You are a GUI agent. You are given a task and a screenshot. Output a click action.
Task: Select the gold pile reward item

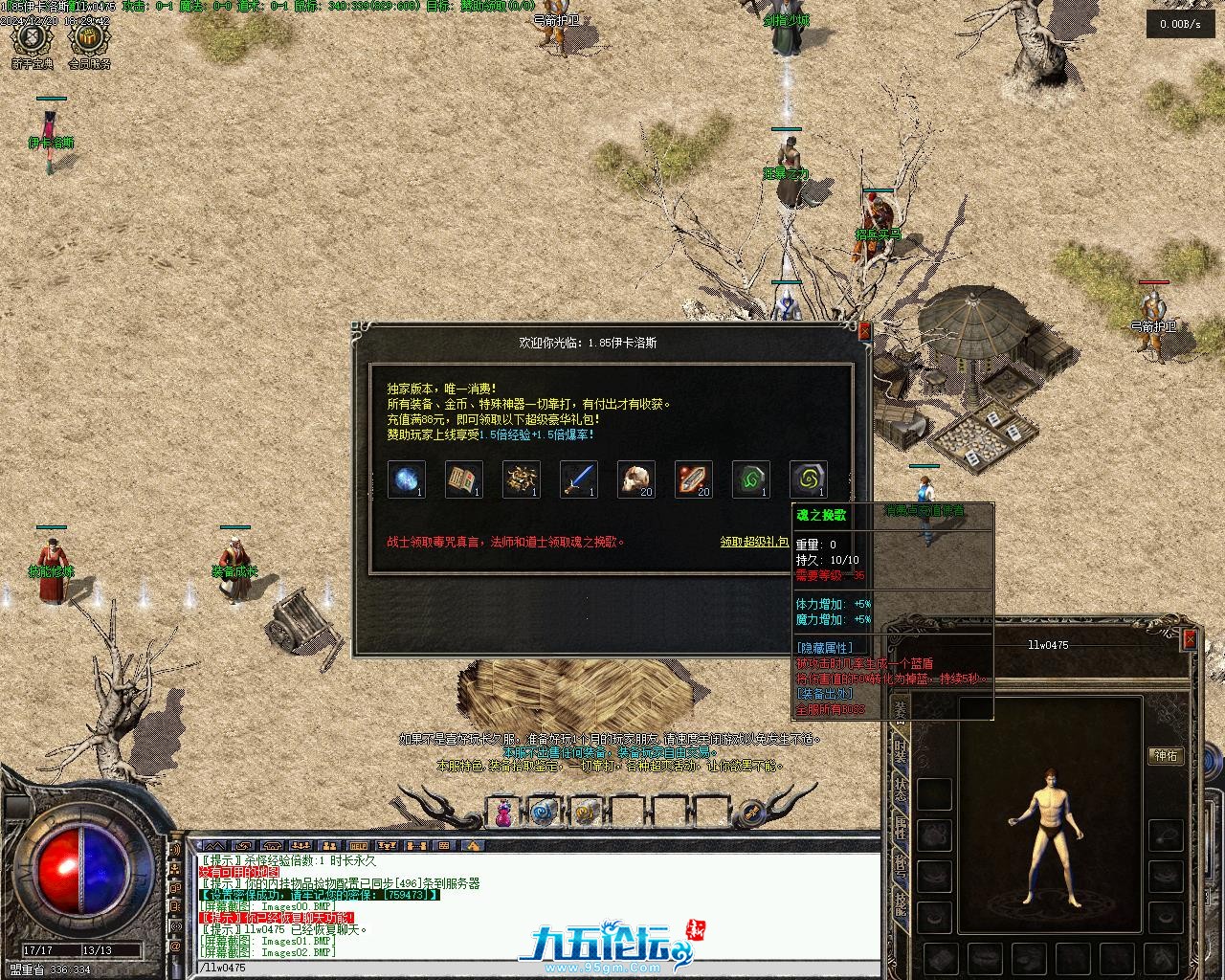coord(521,479)
